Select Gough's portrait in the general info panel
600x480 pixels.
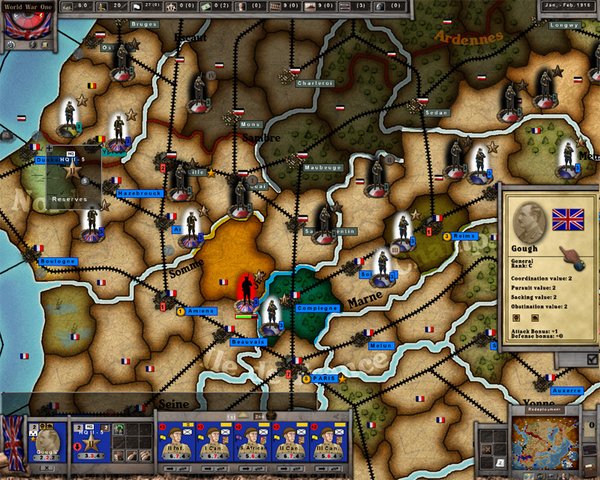[528, 221]
